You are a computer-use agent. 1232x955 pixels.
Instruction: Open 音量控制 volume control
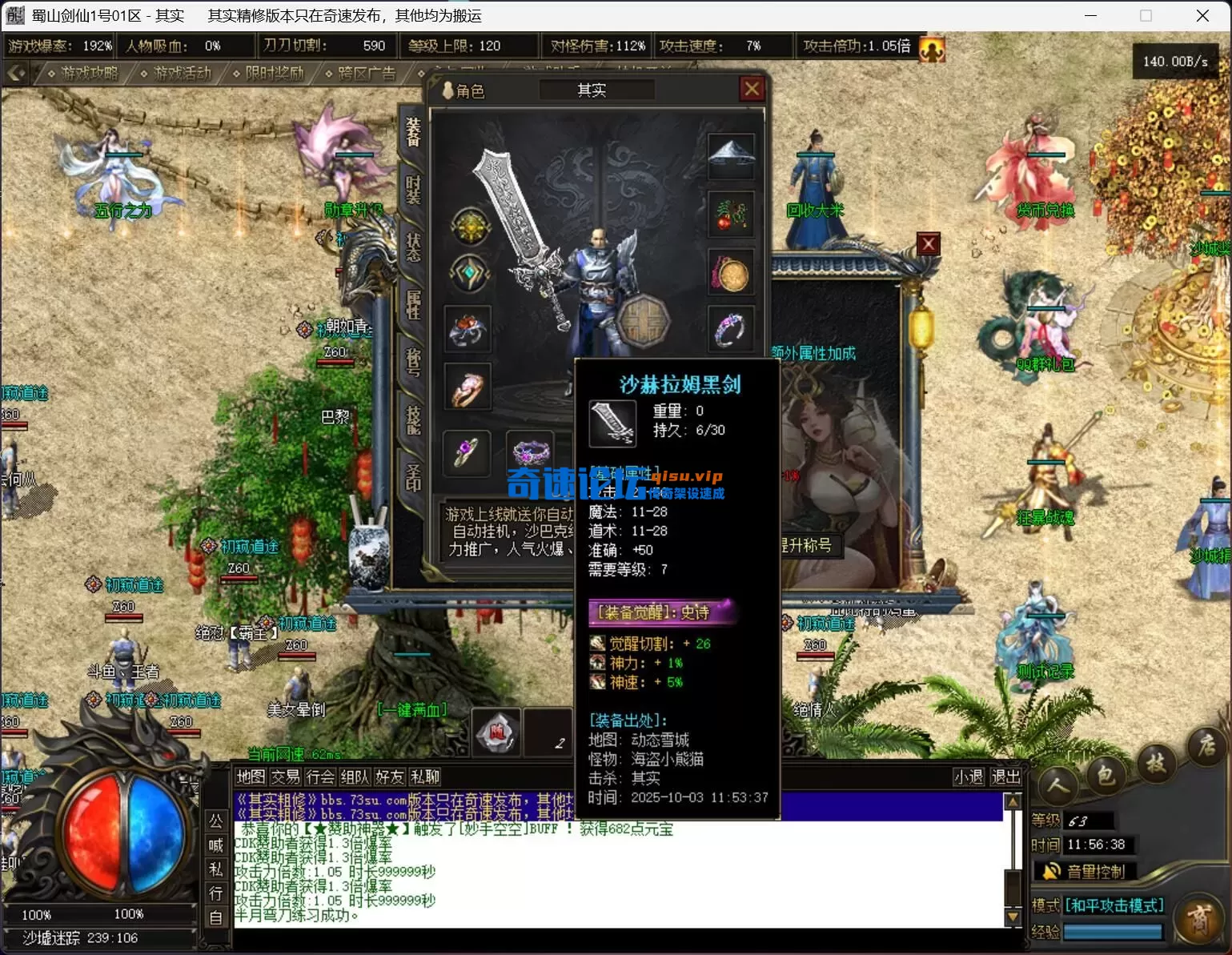1086,871
